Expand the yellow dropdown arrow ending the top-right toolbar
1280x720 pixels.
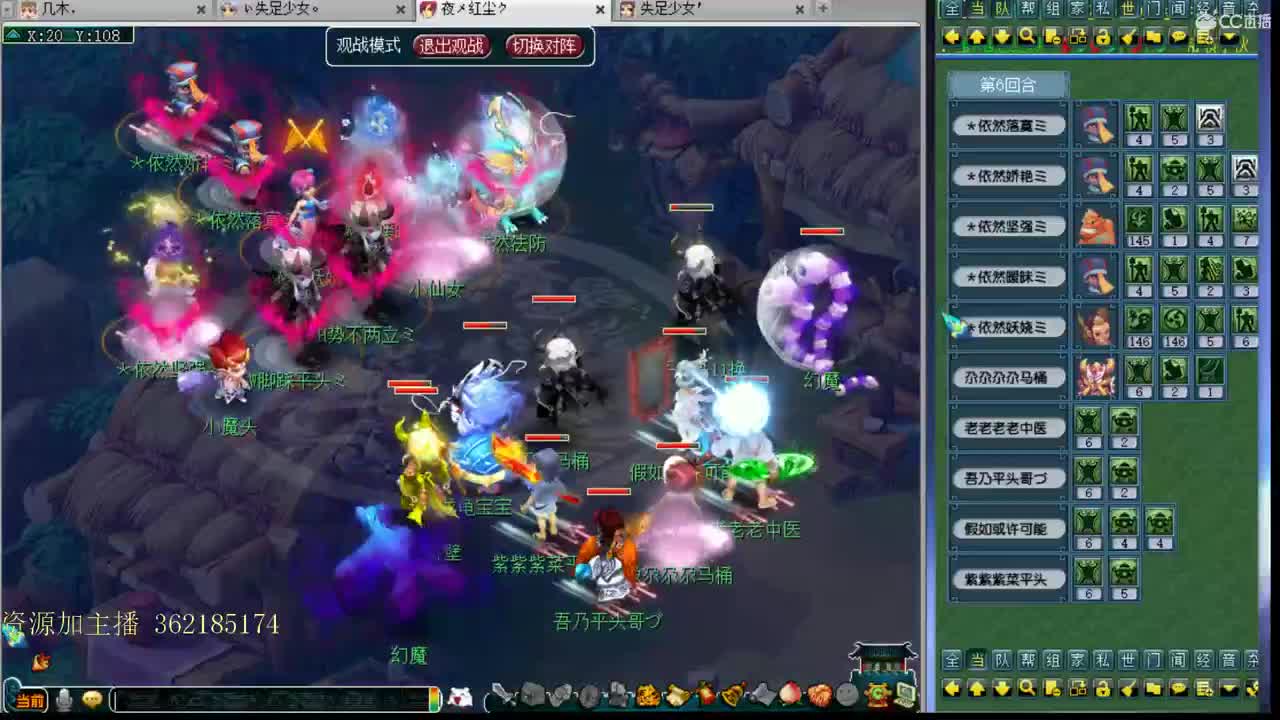click(1229, 38)
